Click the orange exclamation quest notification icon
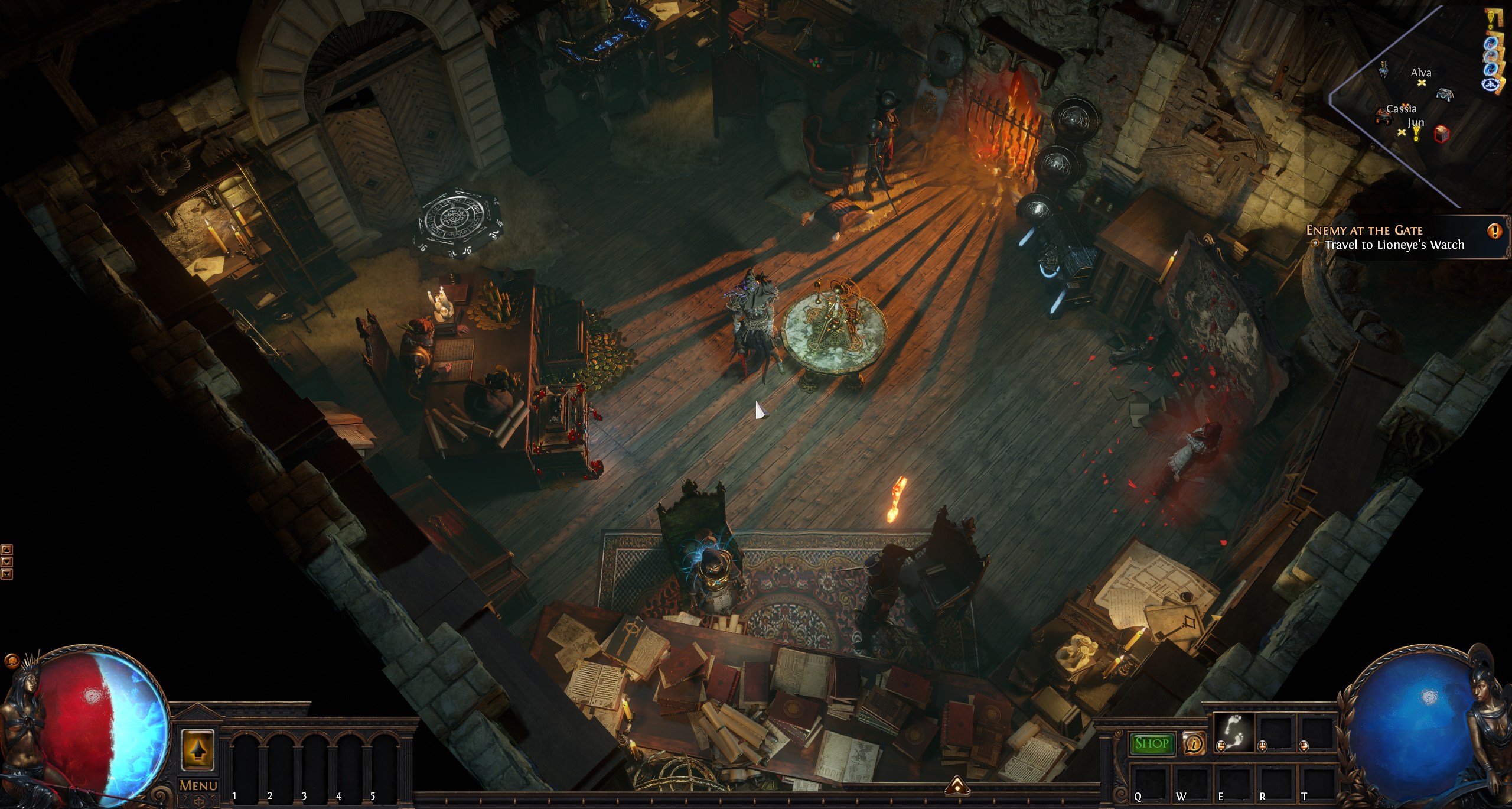Image resolution: width=1512 pixels, height=809 pixels. pos(1495,230)
